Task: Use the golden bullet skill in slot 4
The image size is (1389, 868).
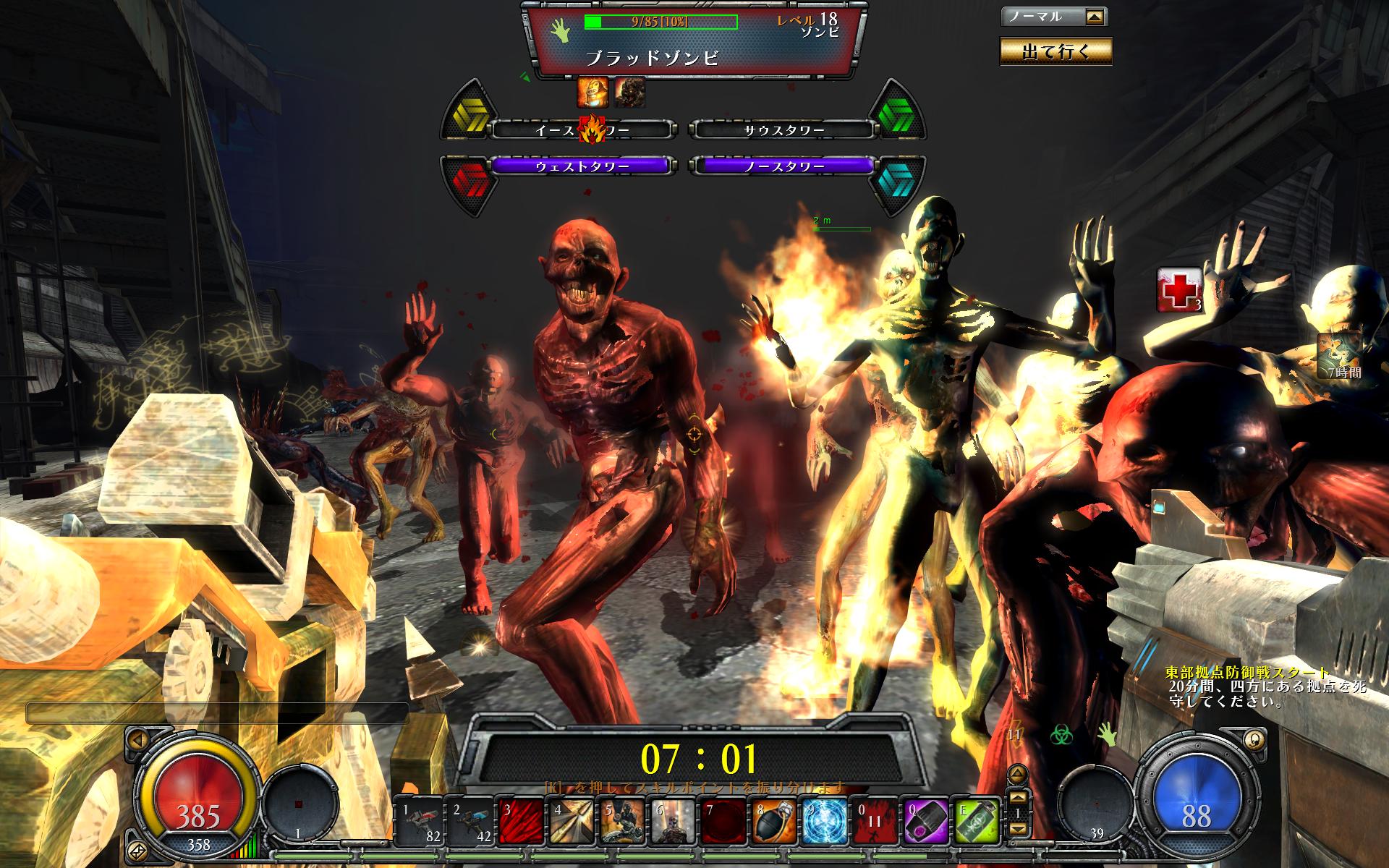Action: point(570,822)
